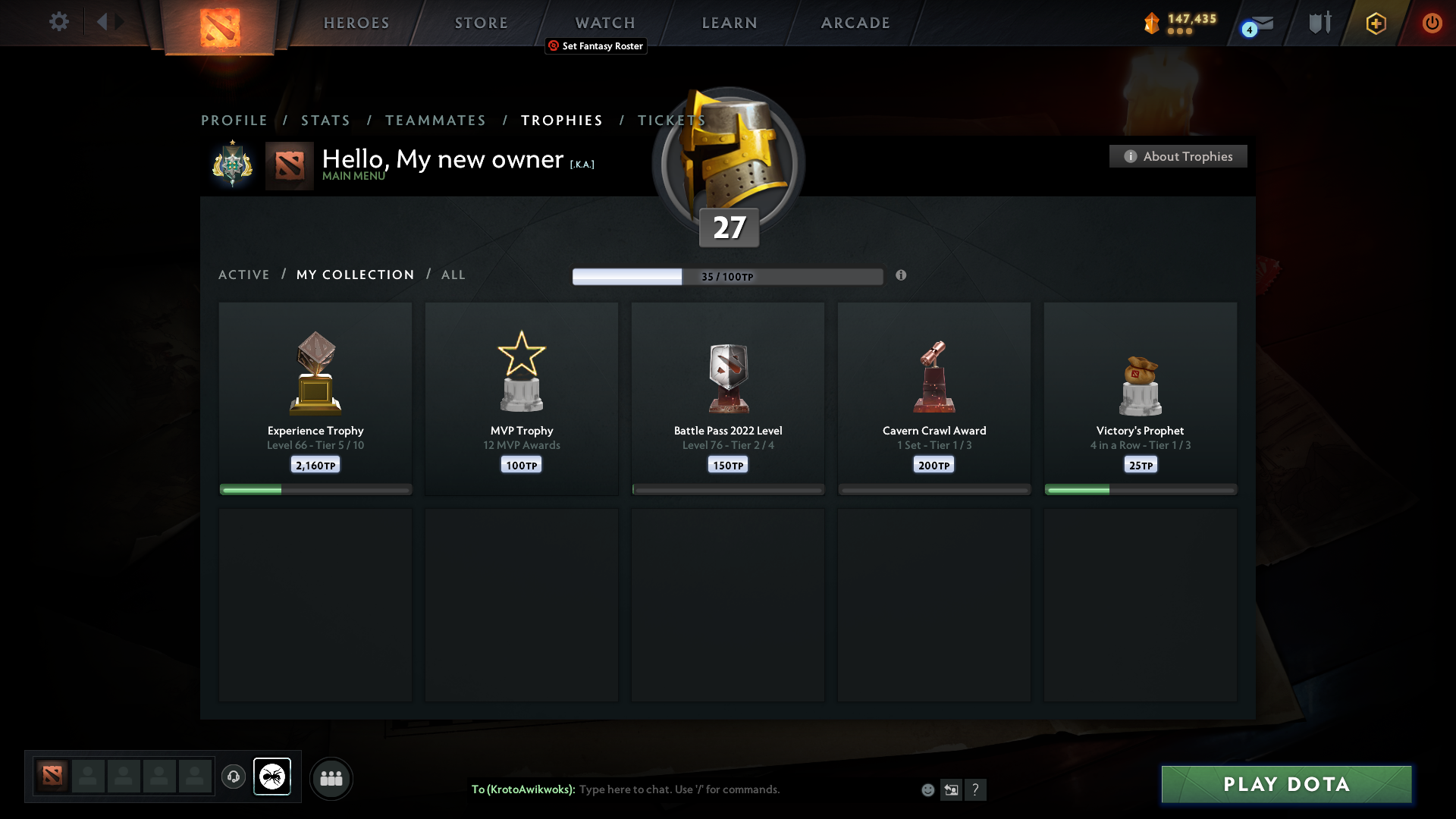
Task: Open the WATCH menu
Action: 604,23
